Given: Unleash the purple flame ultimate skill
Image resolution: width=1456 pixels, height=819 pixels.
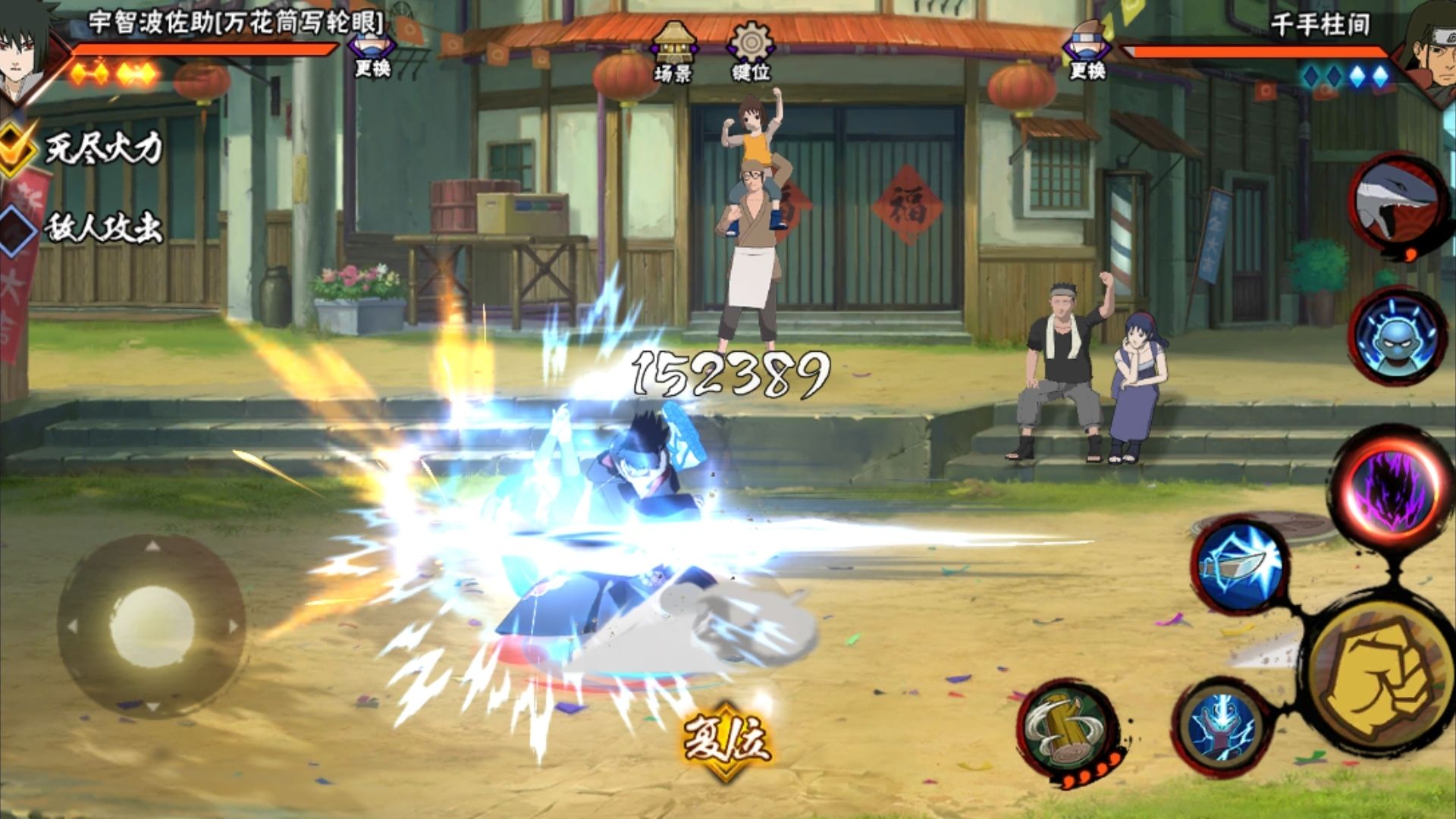Looking at the screenshot, I should [x=1389, y=487].
